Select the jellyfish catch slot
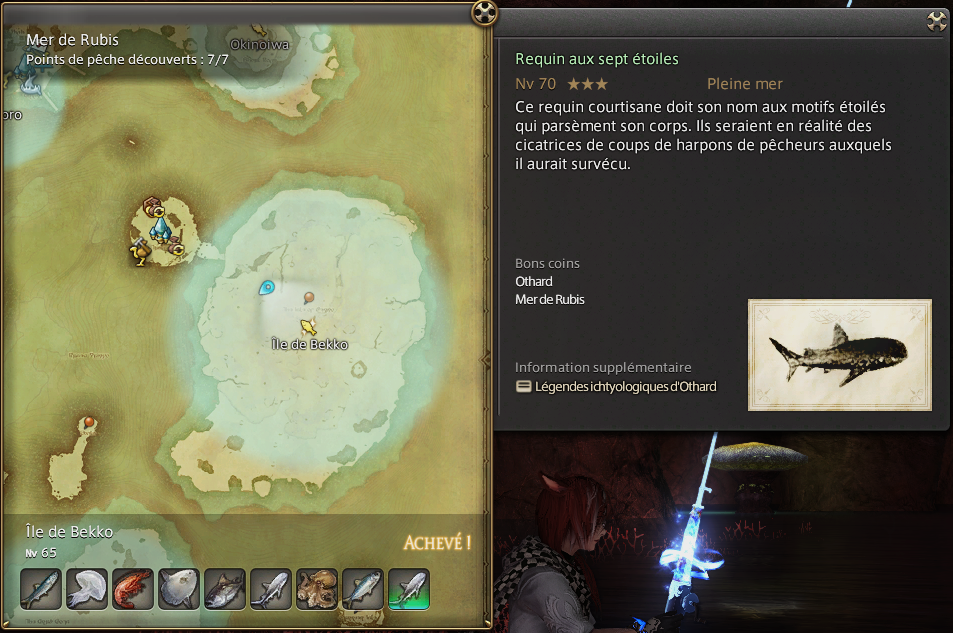Viewport: 953px width, 633px height. click(x=87, y=589)
